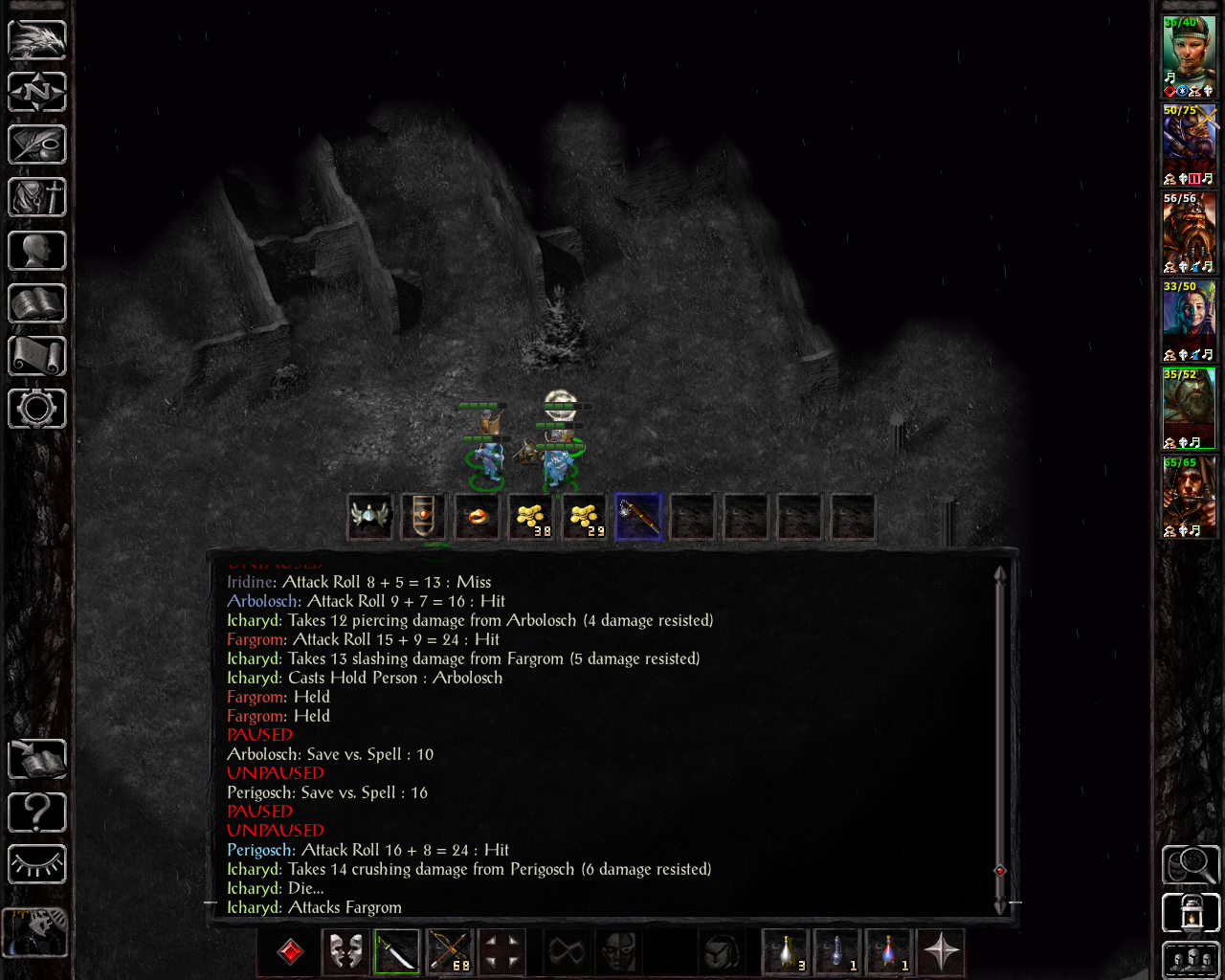Screen dimensions: 1225x980
Task: Pick up the orange ring from the ground
Action: [x=478, y=517]
